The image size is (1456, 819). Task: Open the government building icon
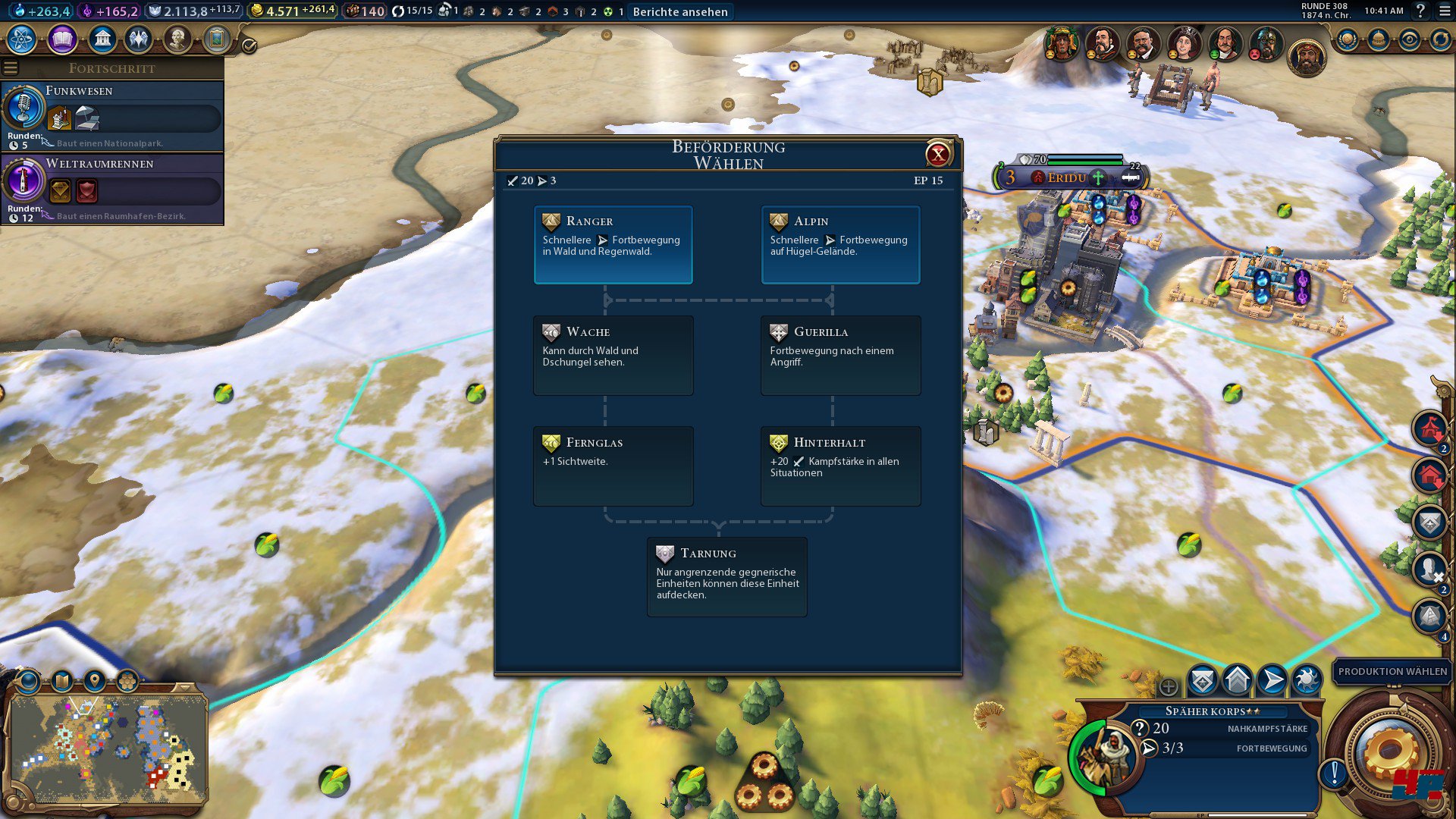pyautogui.click(x=102, y=39)
